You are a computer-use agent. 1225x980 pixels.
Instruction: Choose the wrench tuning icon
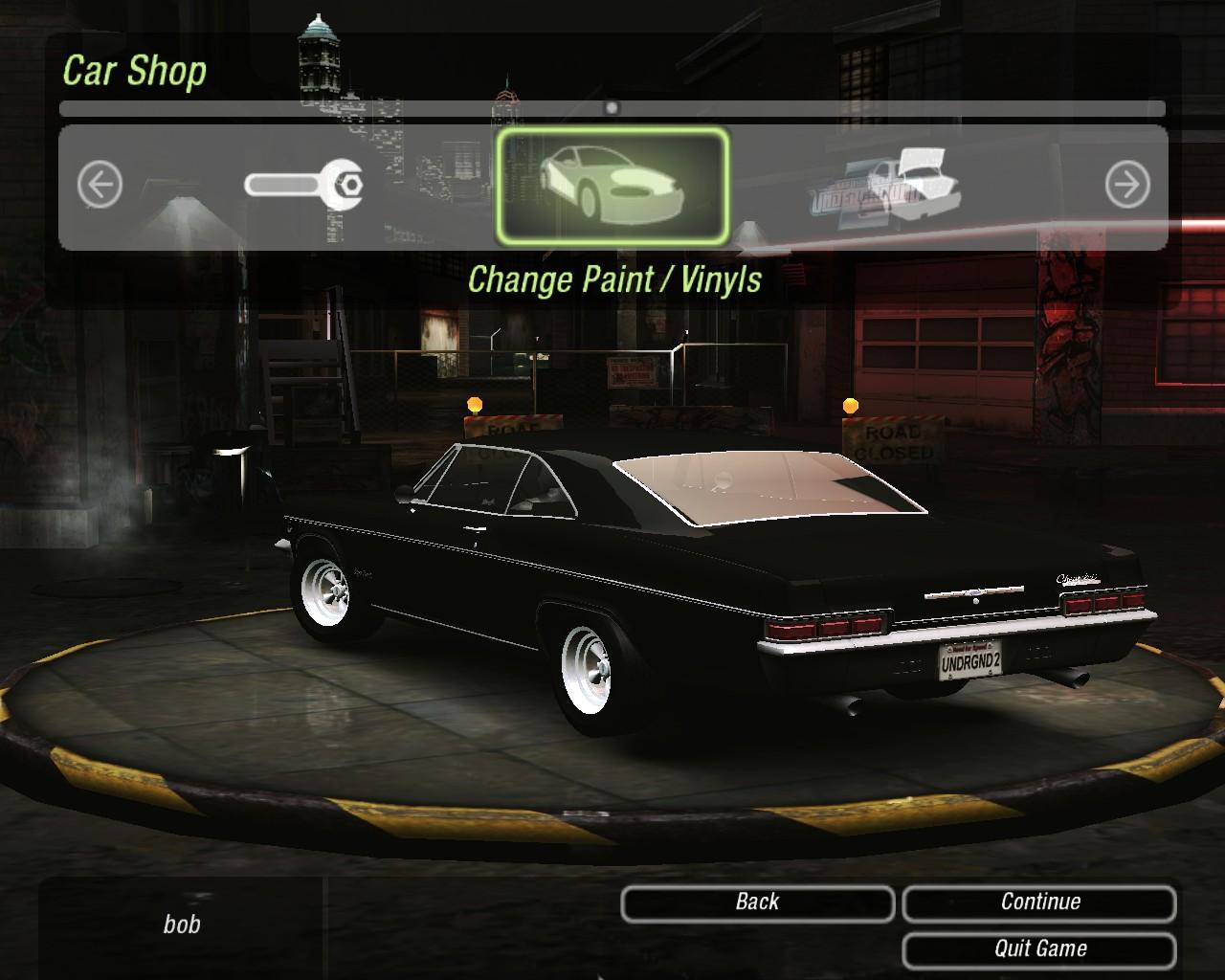[x=303, y=184]
